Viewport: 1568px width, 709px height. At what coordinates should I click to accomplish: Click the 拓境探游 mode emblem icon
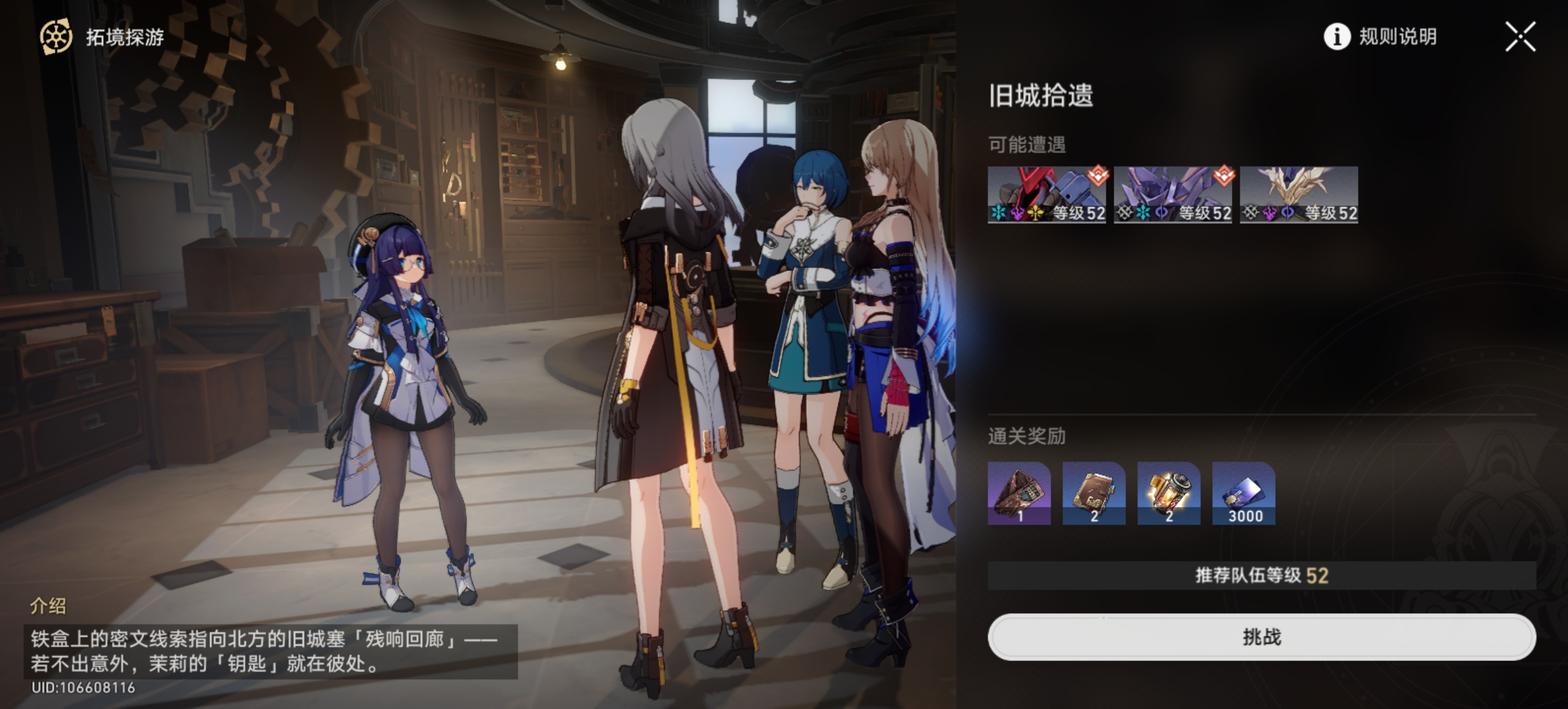pos(56,37)
